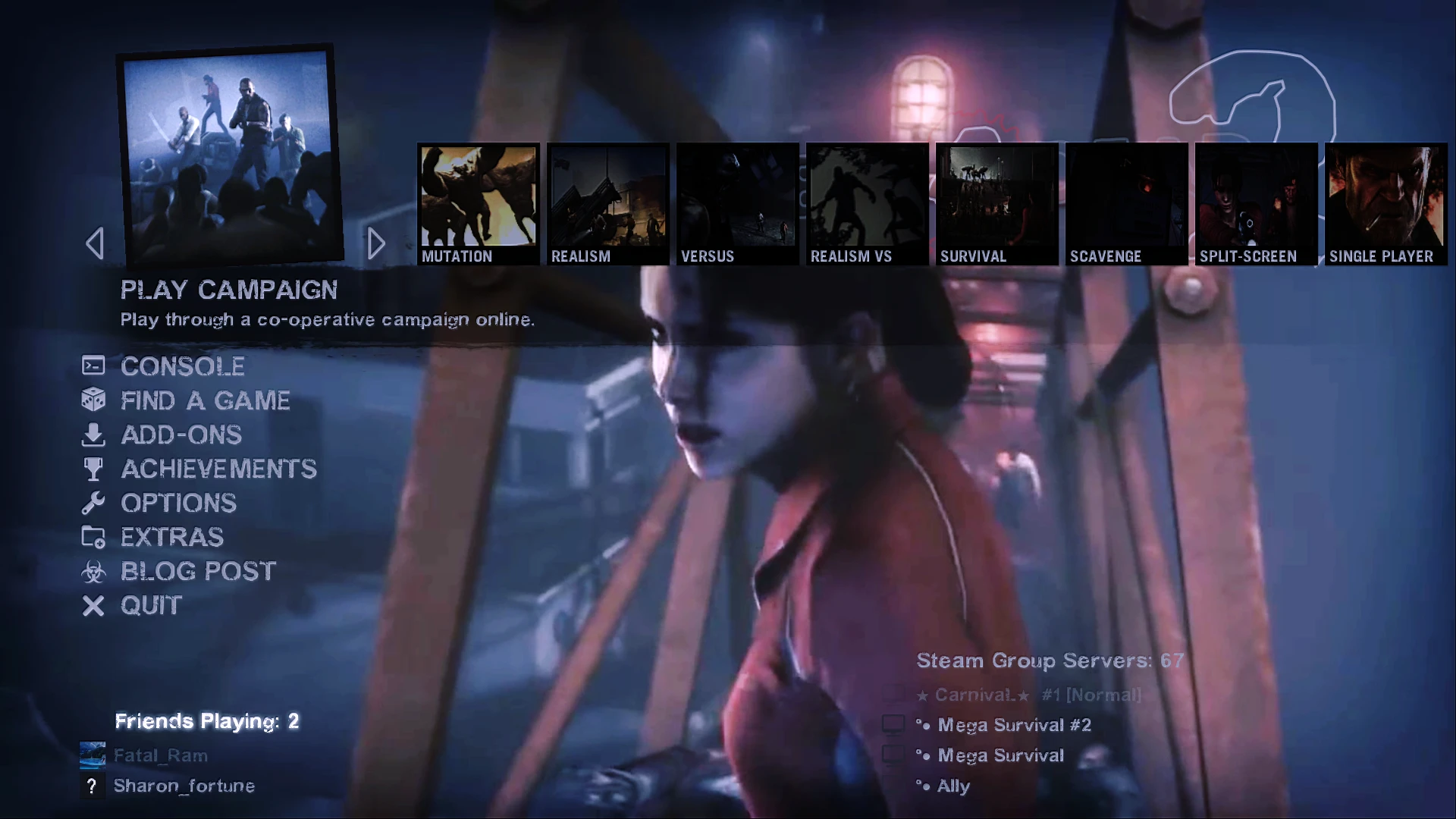Select the download icon beside Add-ons
Screen dimensions: 1456x819
coord(93,435)
